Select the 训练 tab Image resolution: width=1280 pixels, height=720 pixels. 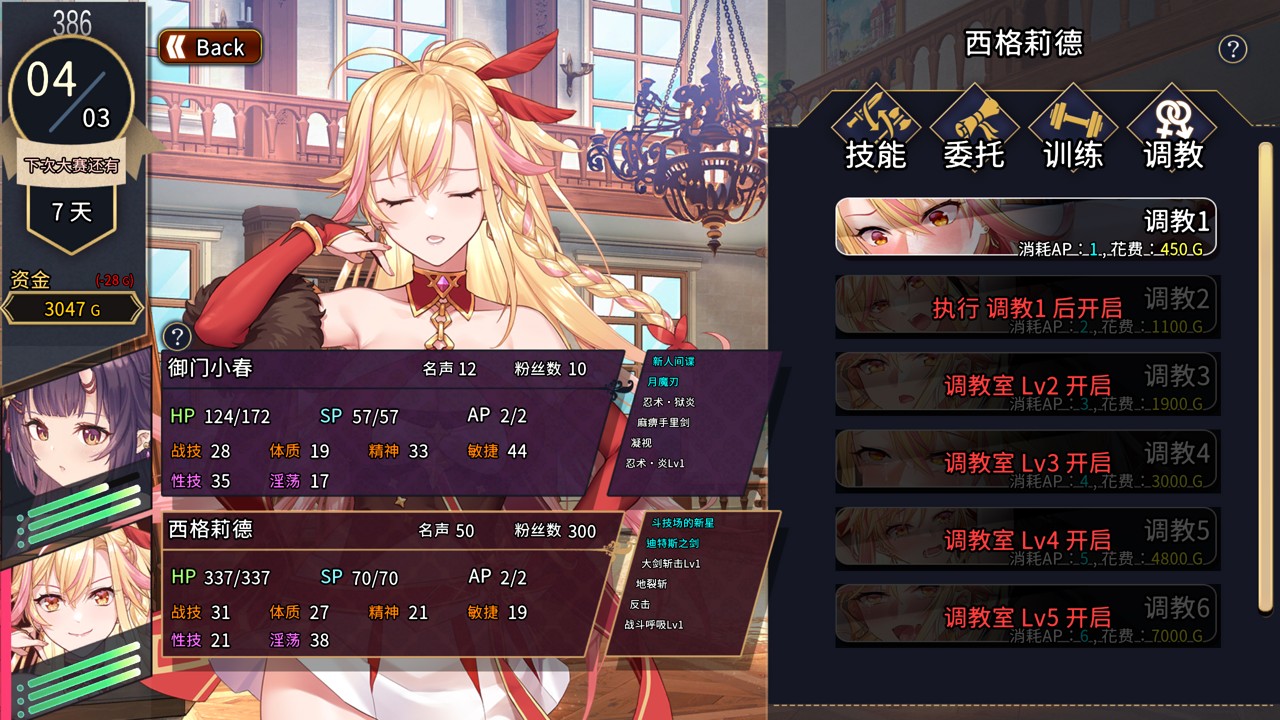1073,128
